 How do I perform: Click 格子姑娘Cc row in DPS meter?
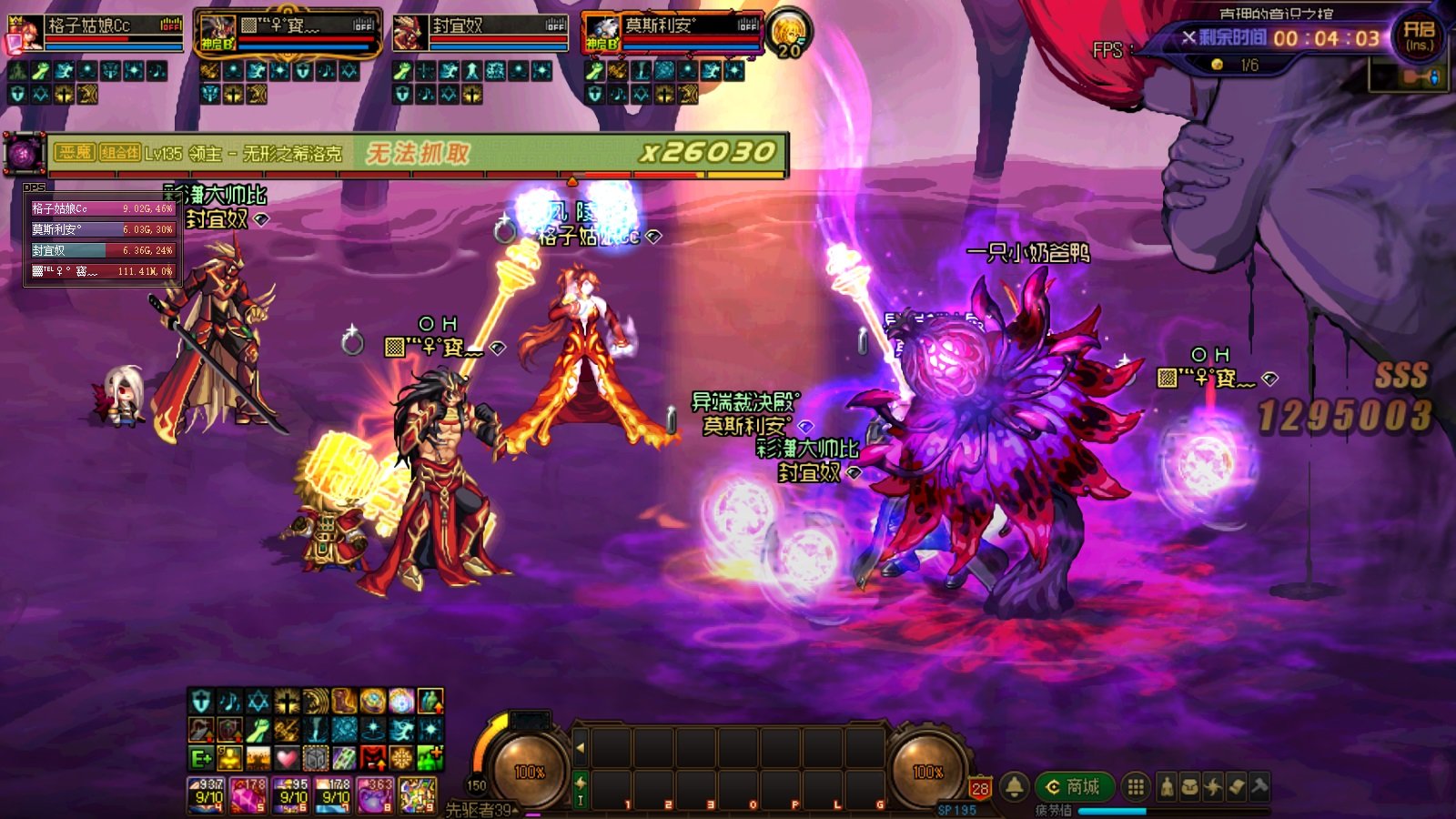pyautogui.click(x=102, y=208)
